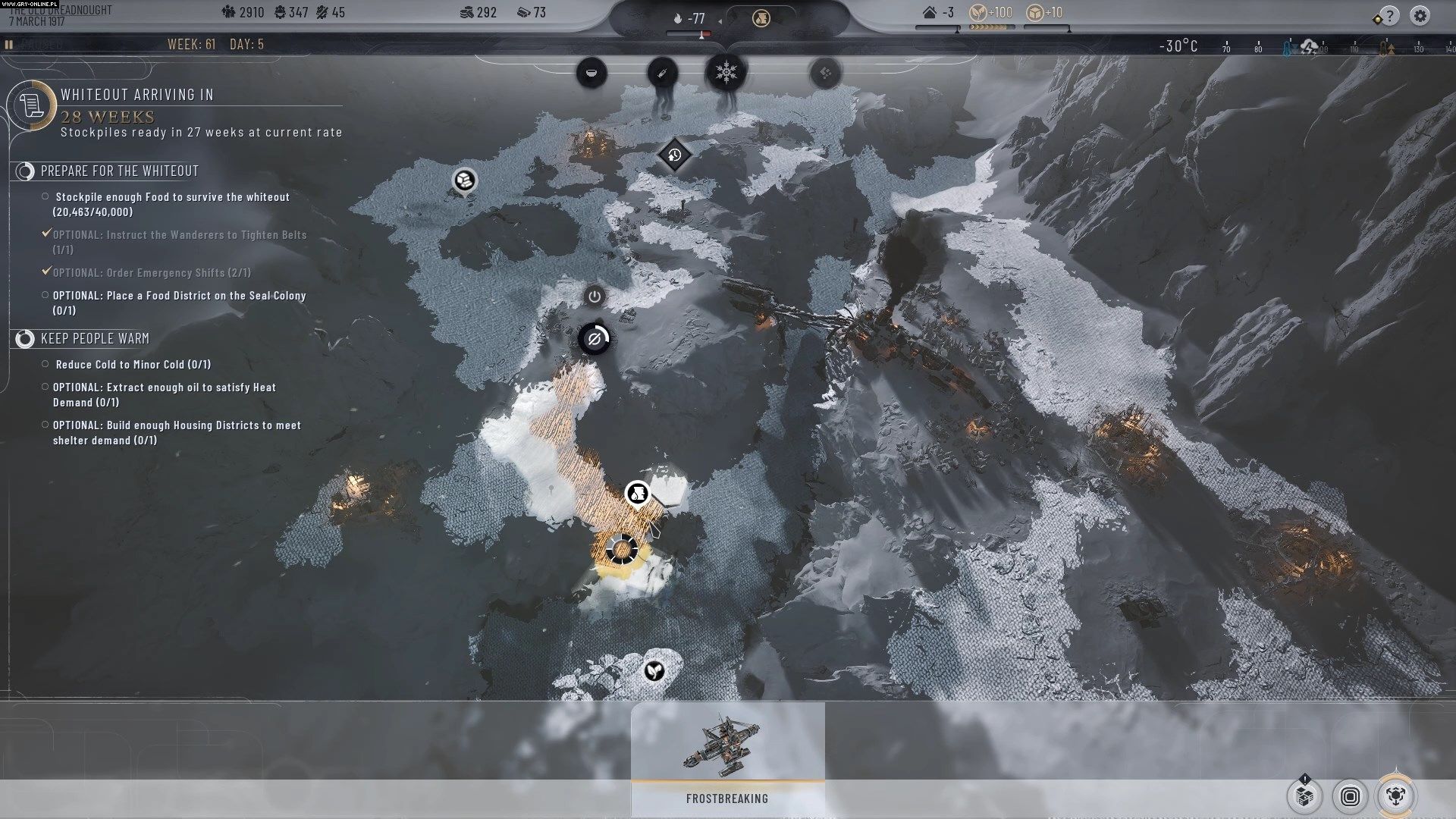Click the storm cloud marker on temperature timeline
This screenshot has height=819, width=1456.
[1309, 48]
